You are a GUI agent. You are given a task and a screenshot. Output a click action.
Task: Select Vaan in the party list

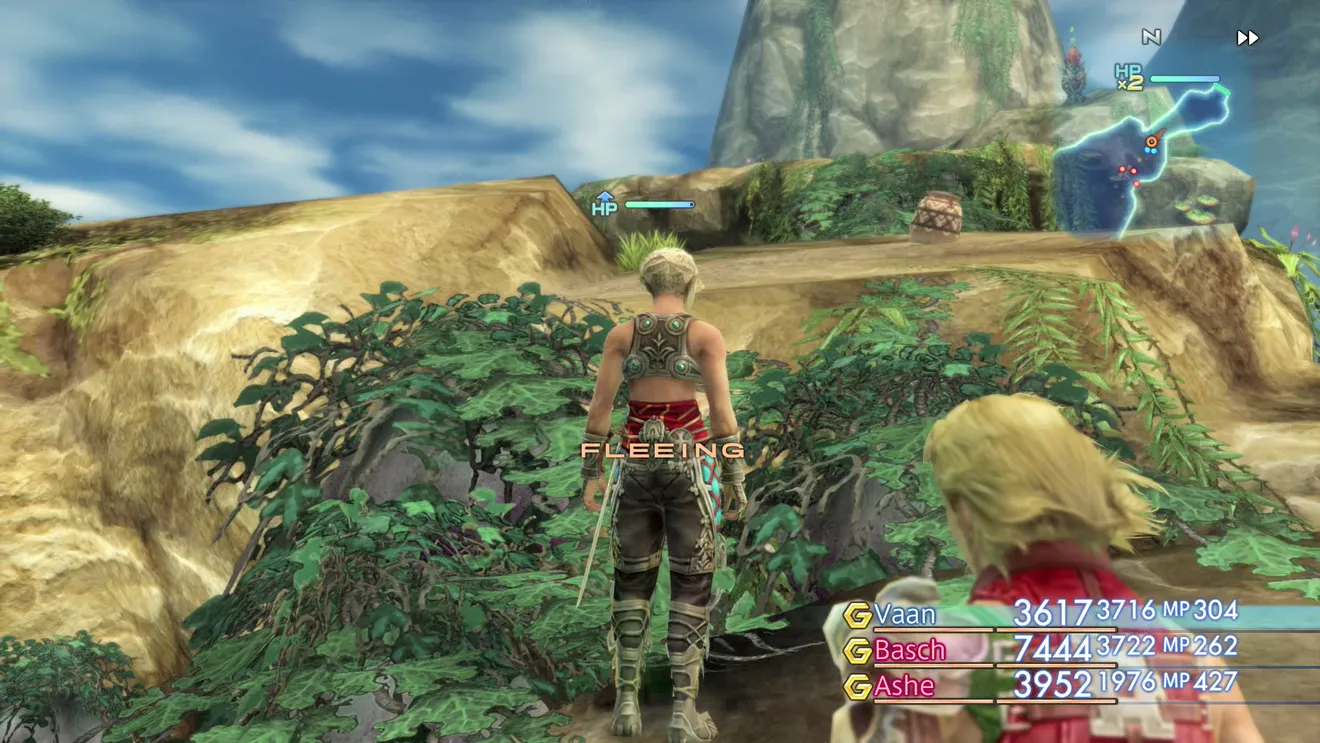coord(904,614)
